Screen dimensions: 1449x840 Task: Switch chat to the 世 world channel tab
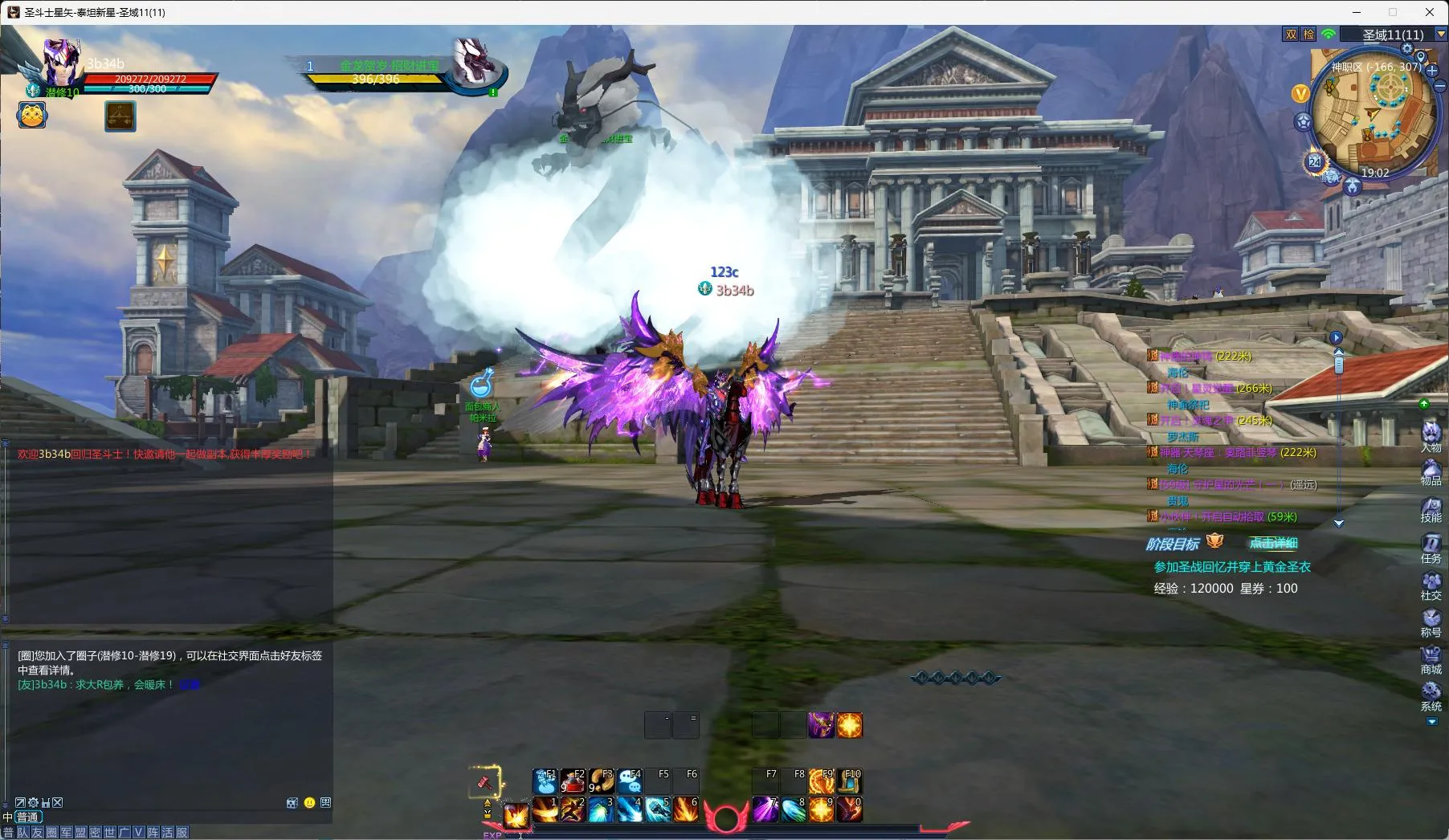coord(110,832)
